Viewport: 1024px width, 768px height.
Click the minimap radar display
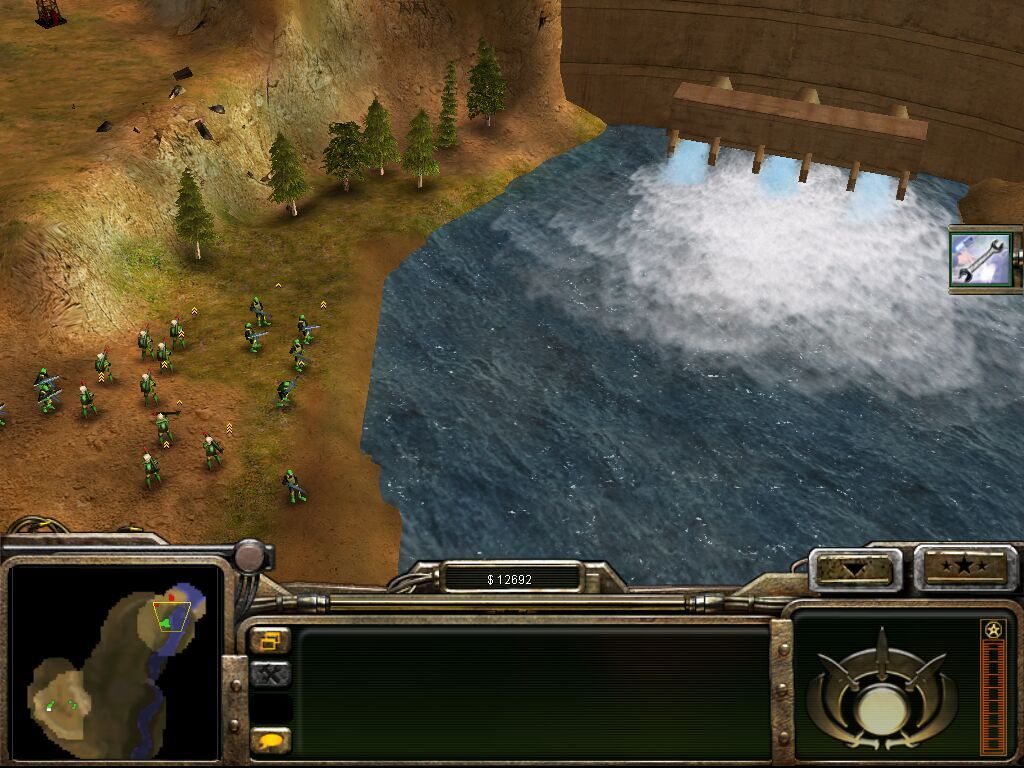click(114, 660)
